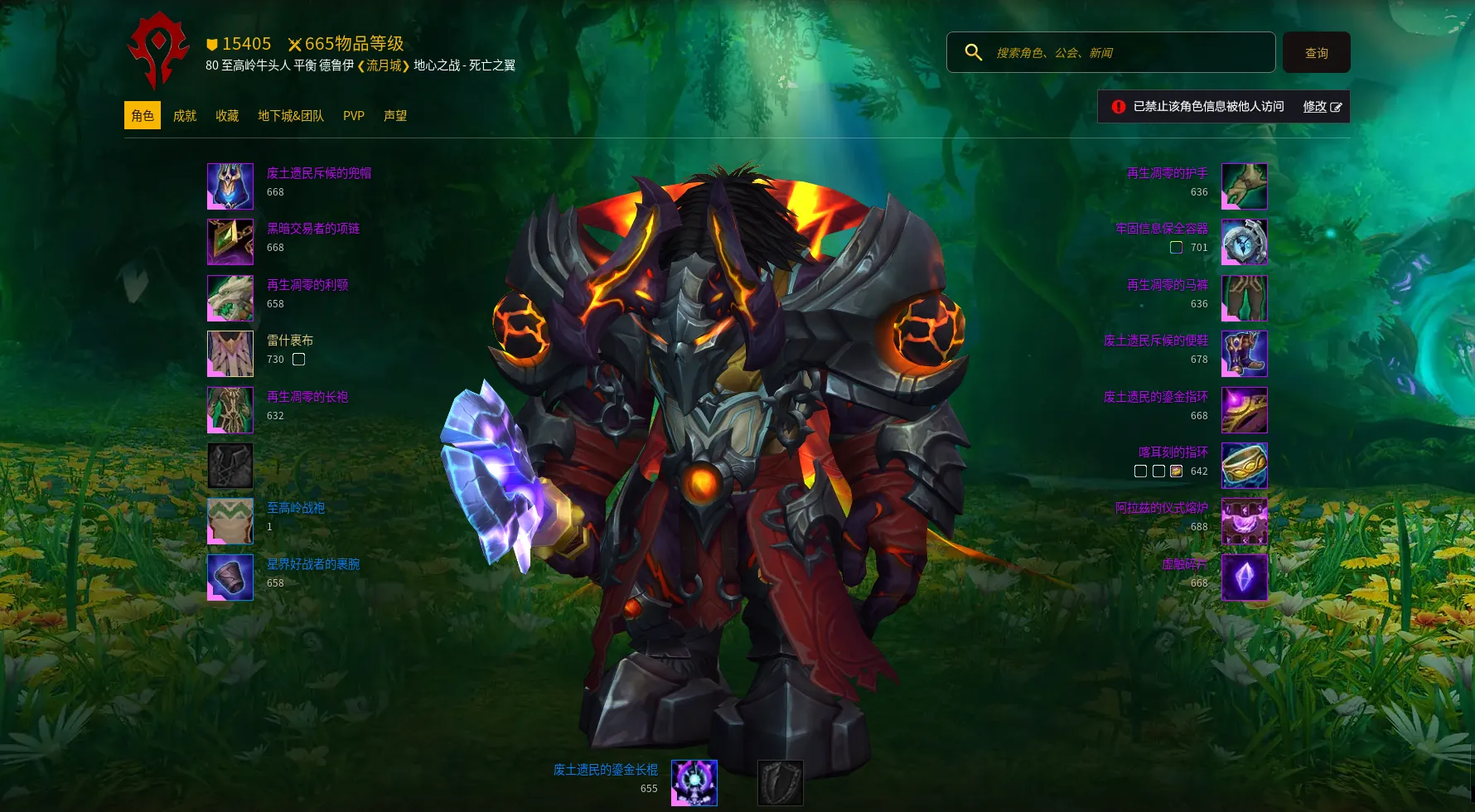Select the 废土遗民斥候的兜帽 helmet icon
Viewport: 1475px width, 812px height.
click(x=230, y=186)
